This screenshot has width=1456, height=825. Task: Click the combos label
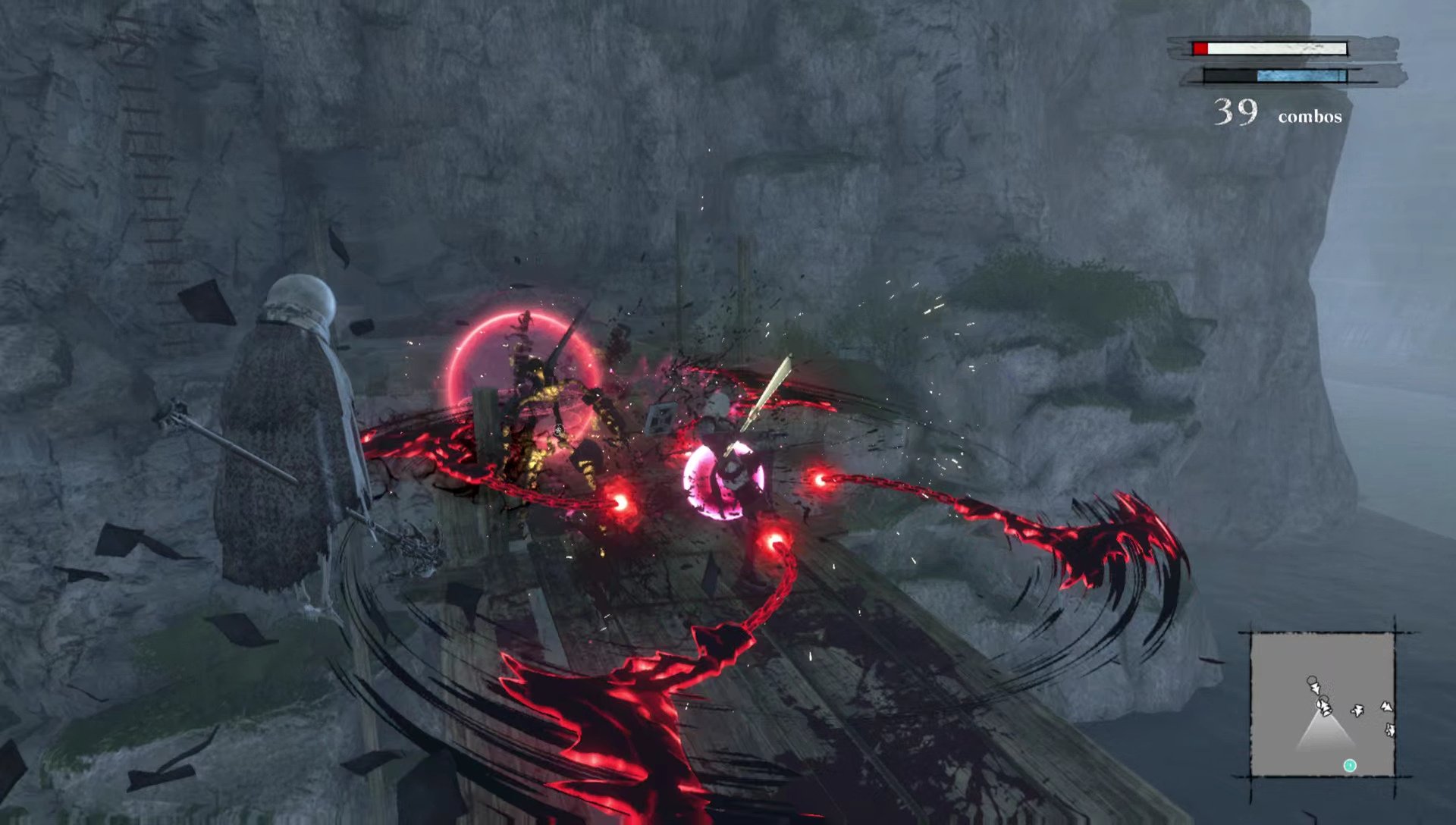point(1309,115)
